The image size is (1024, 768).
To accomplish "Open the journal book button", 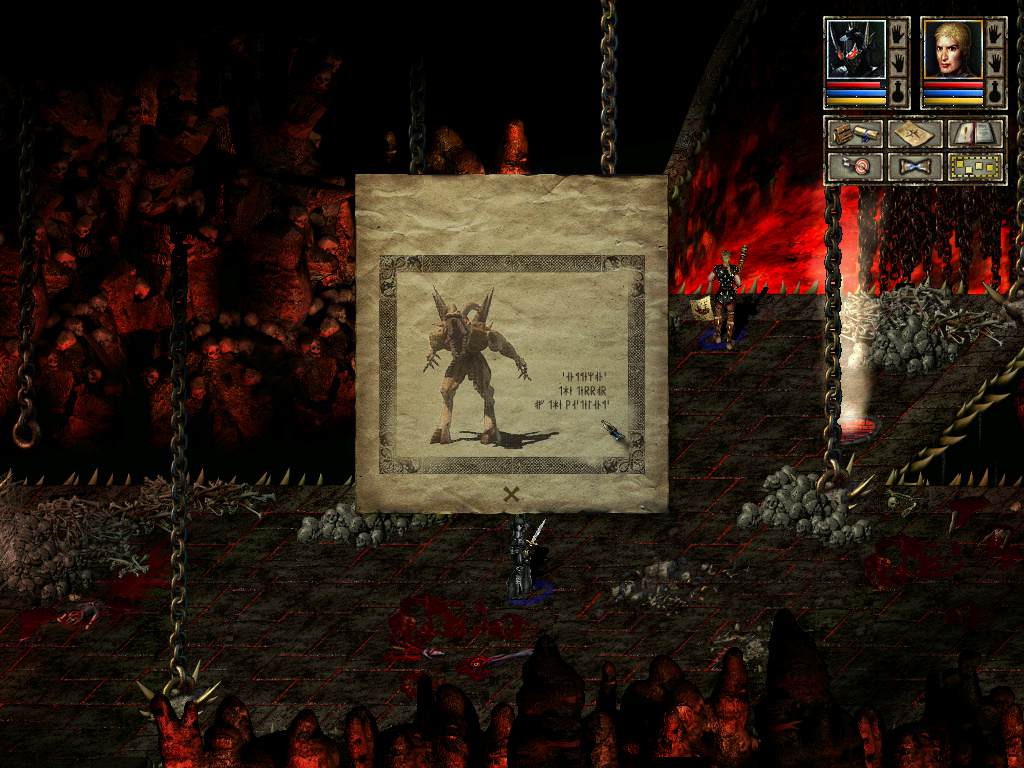I will click(x=975, y=133).
